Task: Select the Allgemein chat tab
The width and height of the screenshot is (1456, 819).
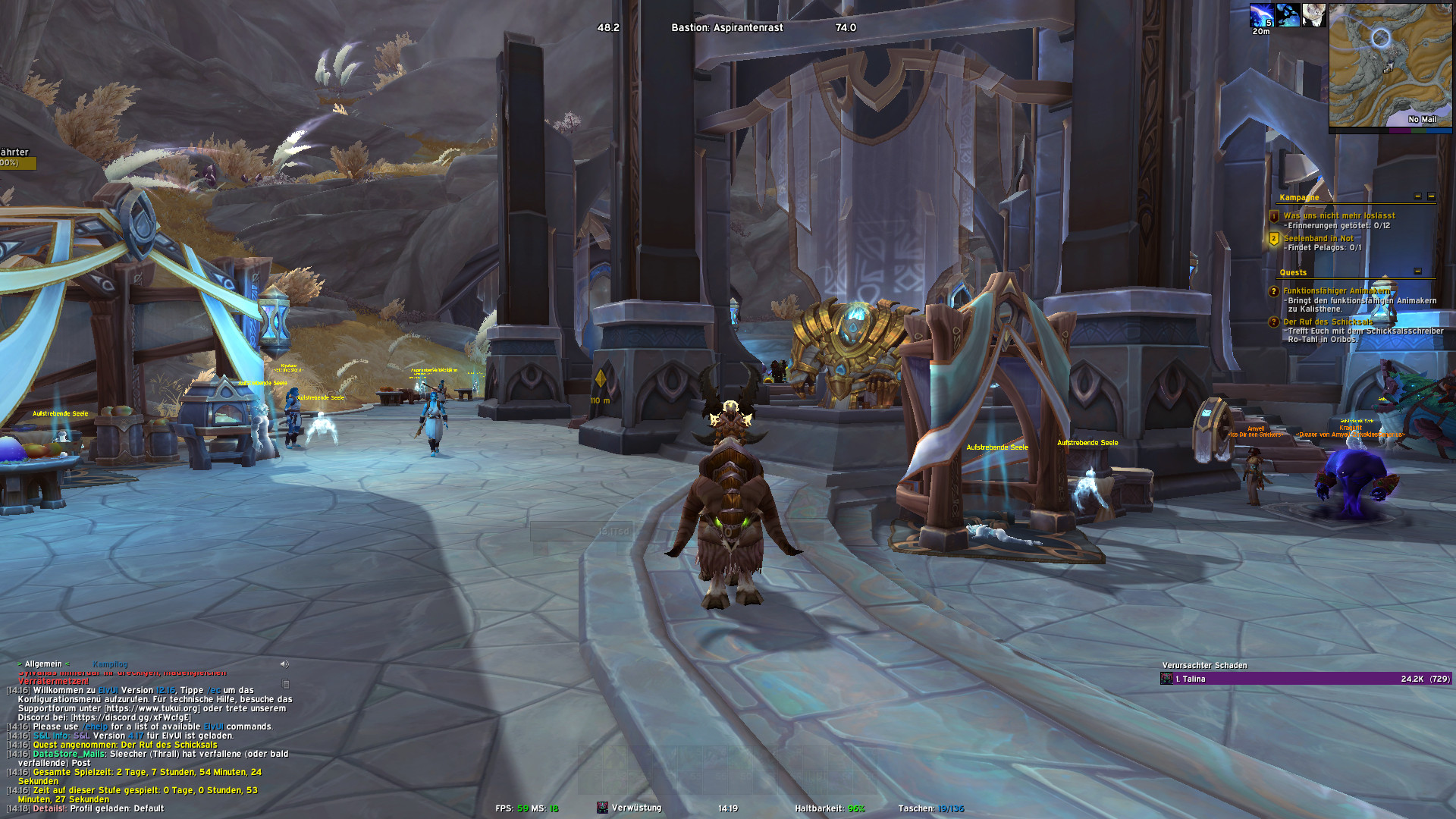Action: 43,664
